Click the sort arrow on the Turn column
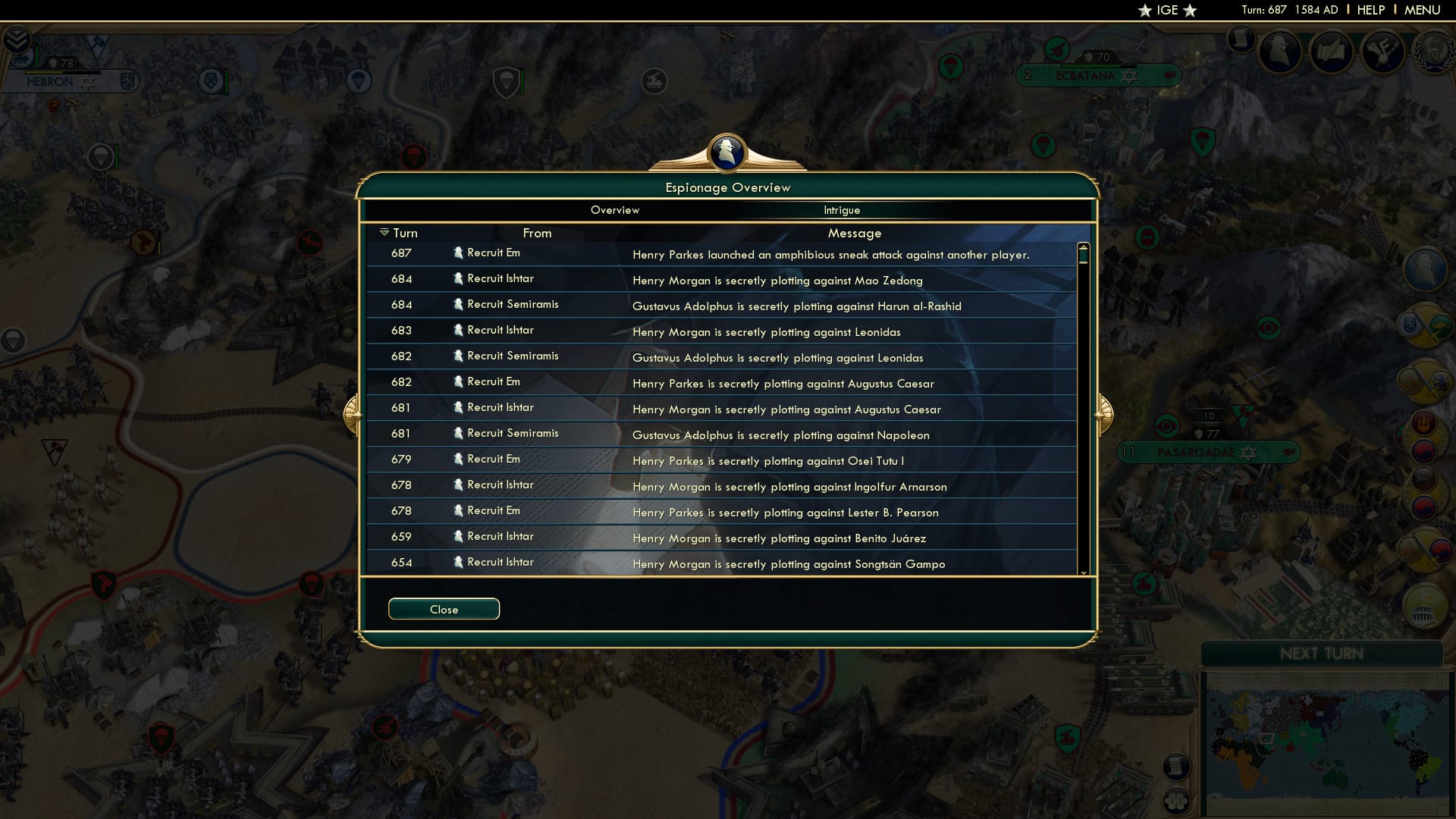The width and height of the screenshot is (1456, 819). [384, 232]
